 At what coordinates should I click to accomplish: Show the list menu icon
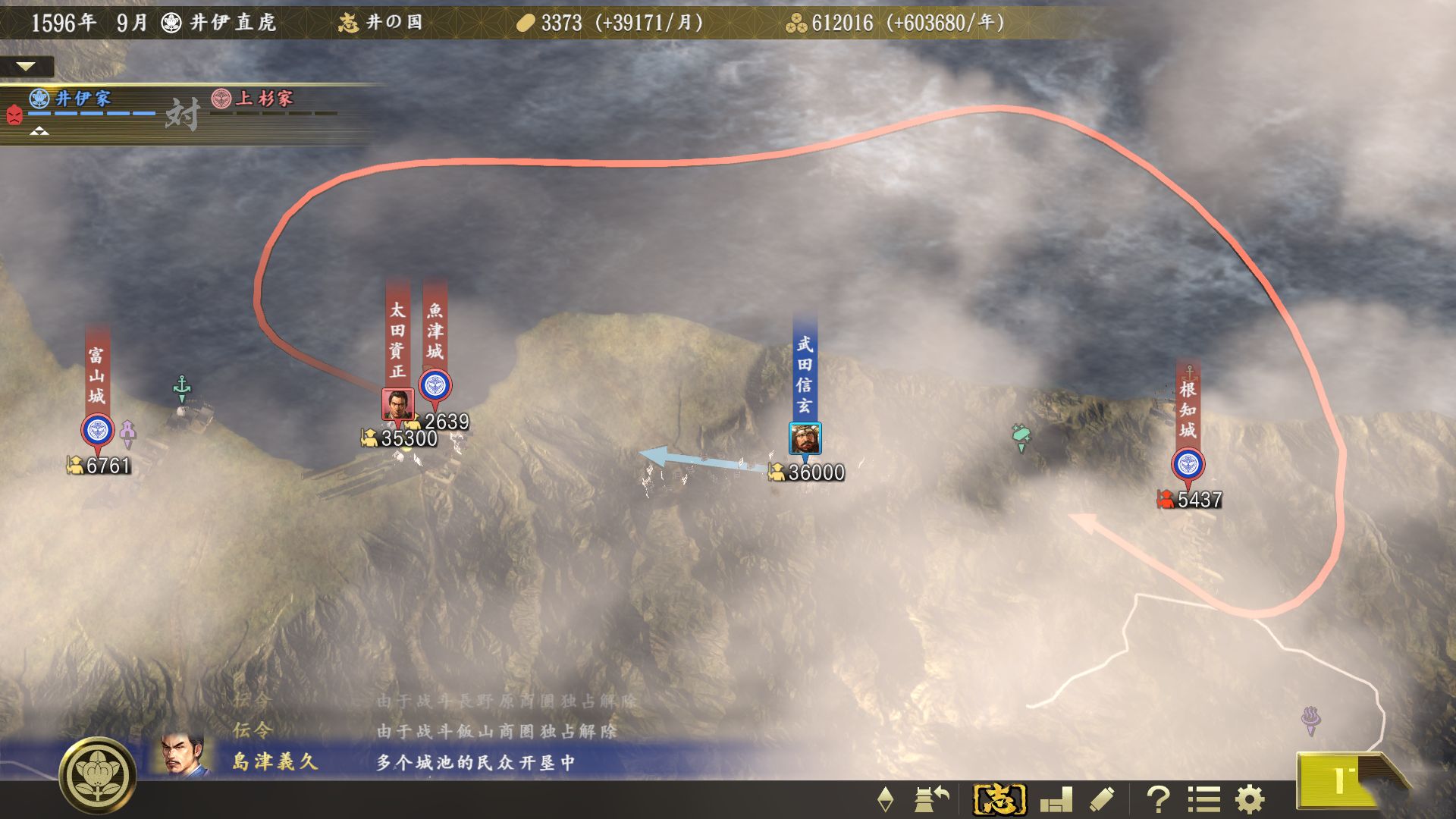[1203, 799]
